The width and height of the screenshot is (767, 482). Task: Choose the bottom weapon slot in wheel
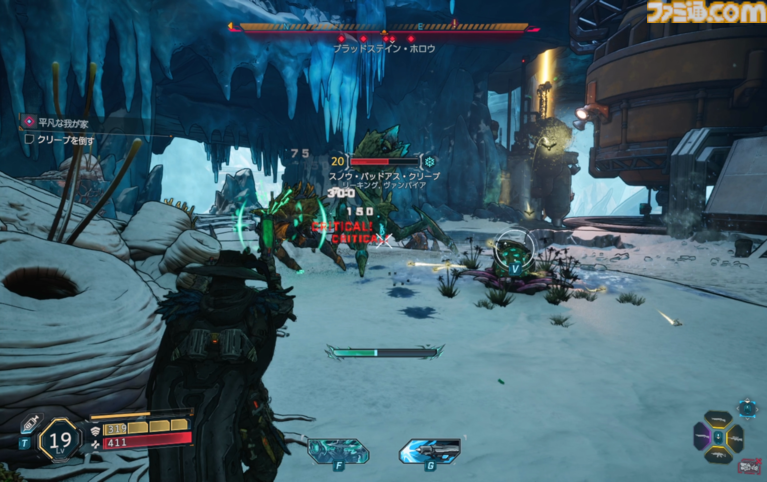tap(719, 453)
